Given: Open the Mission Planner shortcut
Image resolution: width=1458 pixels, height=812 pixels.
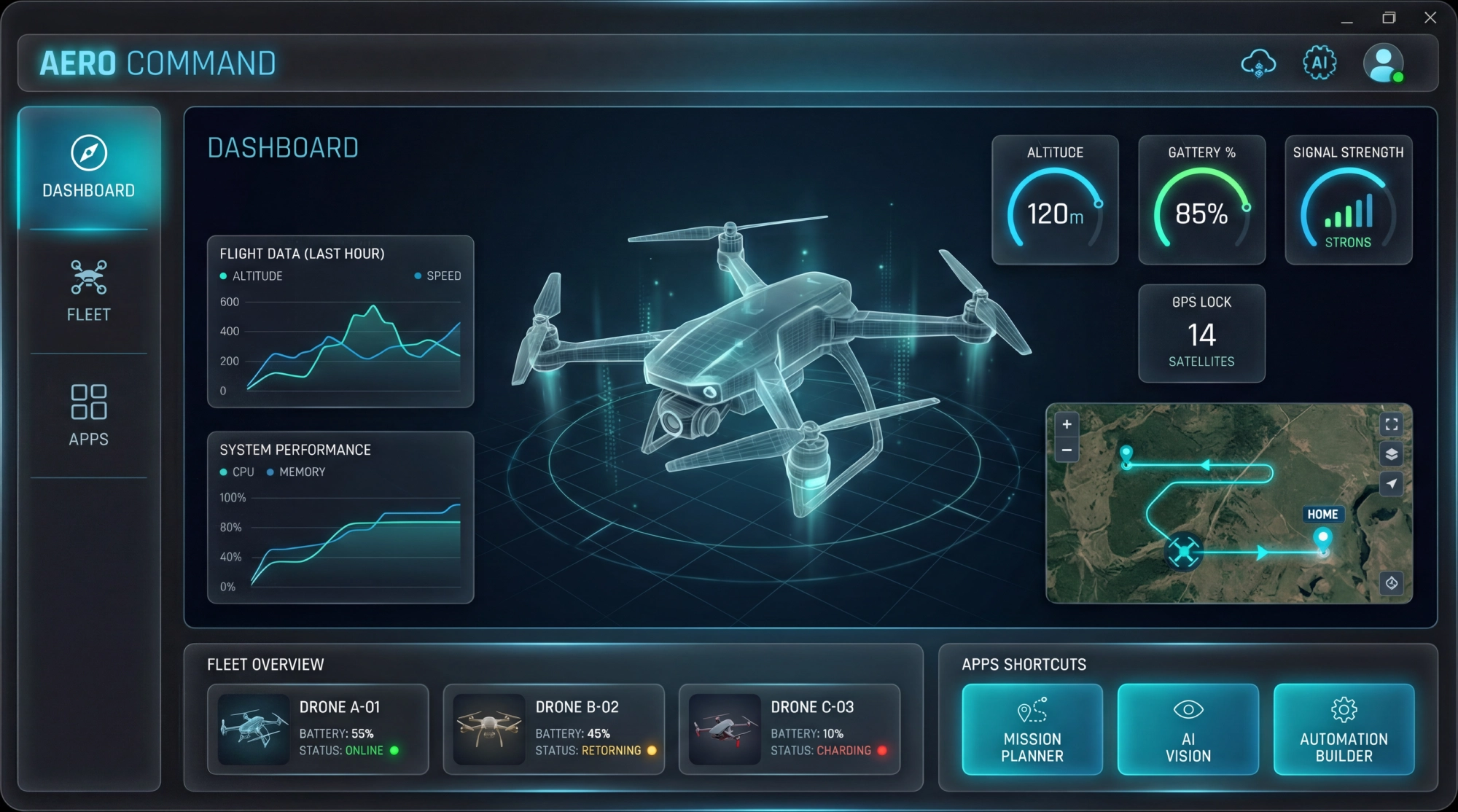Looking at the screenshot, I should (1032, 730).
